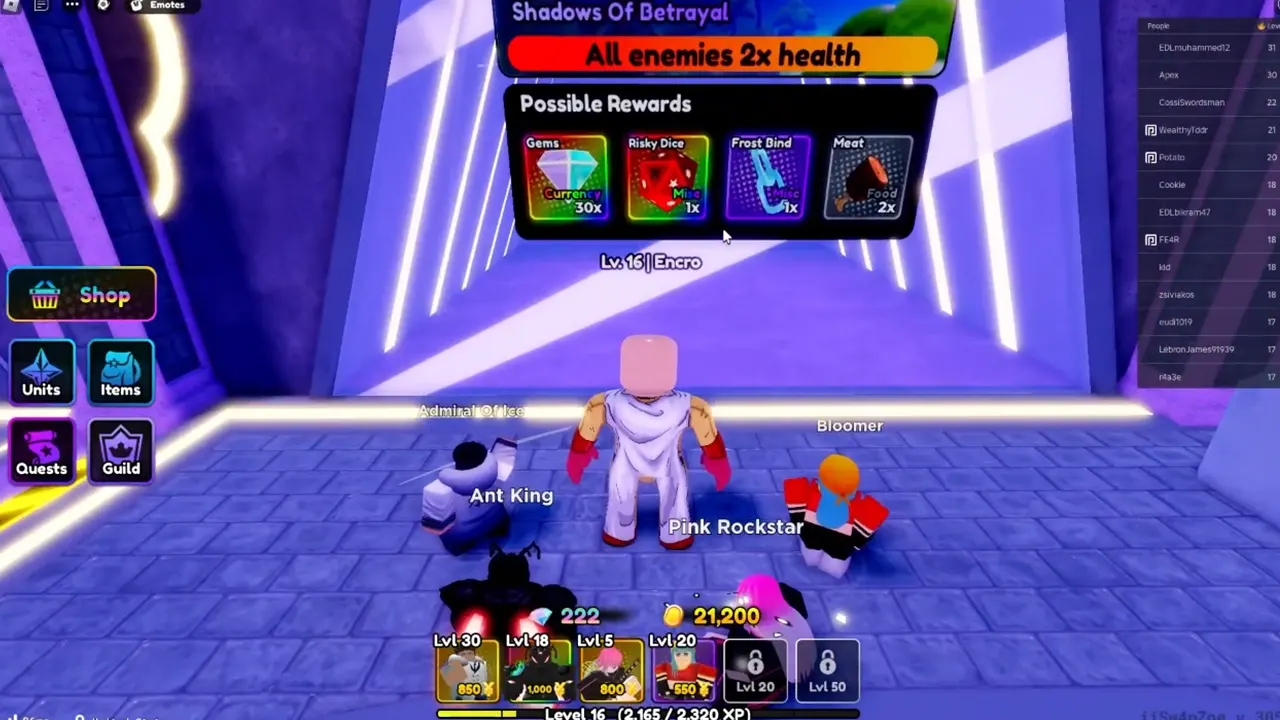Open the Shop menu

80,294
